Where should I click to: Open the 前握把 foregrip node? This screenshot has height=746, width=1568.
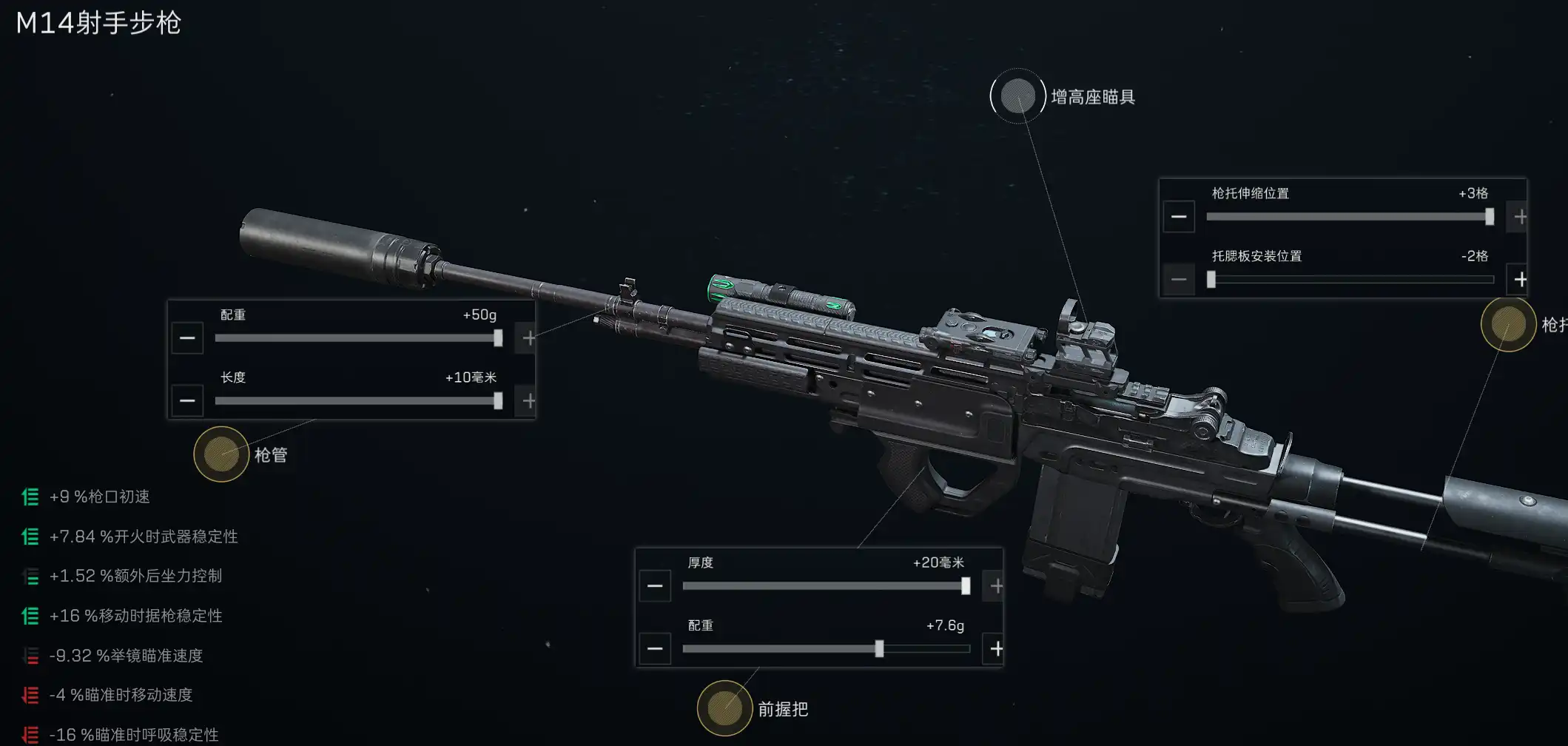[x=724, y=708]
